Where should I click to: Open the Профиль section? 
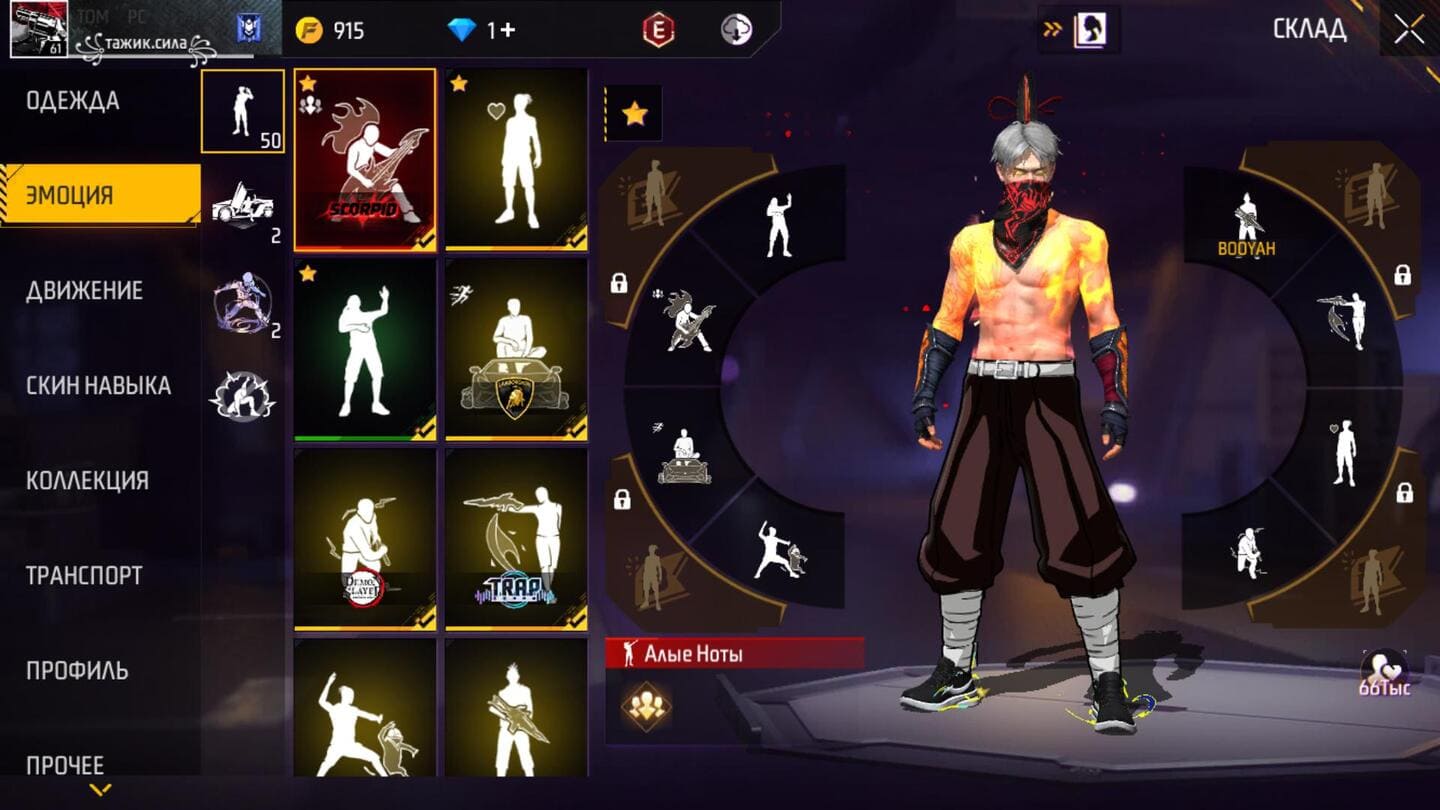point(77,671)
